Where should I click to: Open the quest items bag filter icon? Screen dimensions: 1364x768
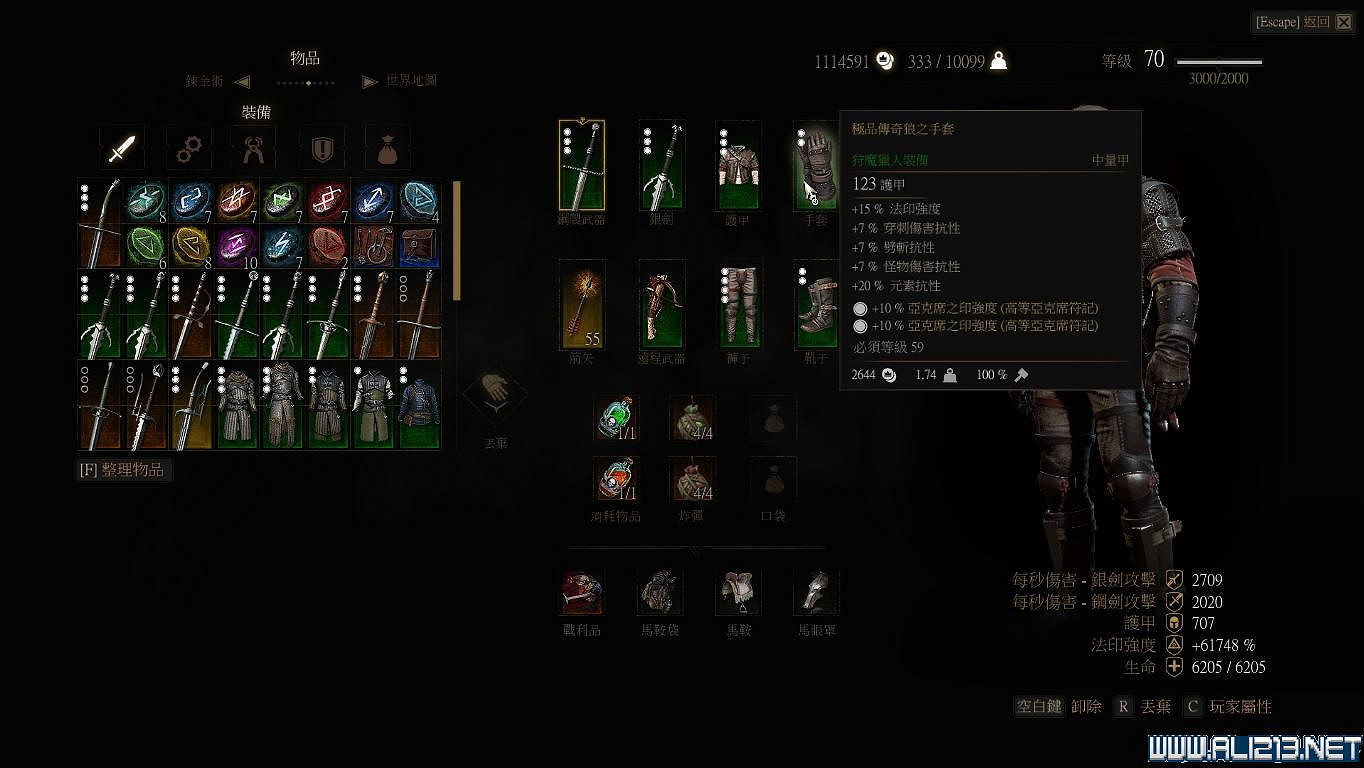pos(387,148)
